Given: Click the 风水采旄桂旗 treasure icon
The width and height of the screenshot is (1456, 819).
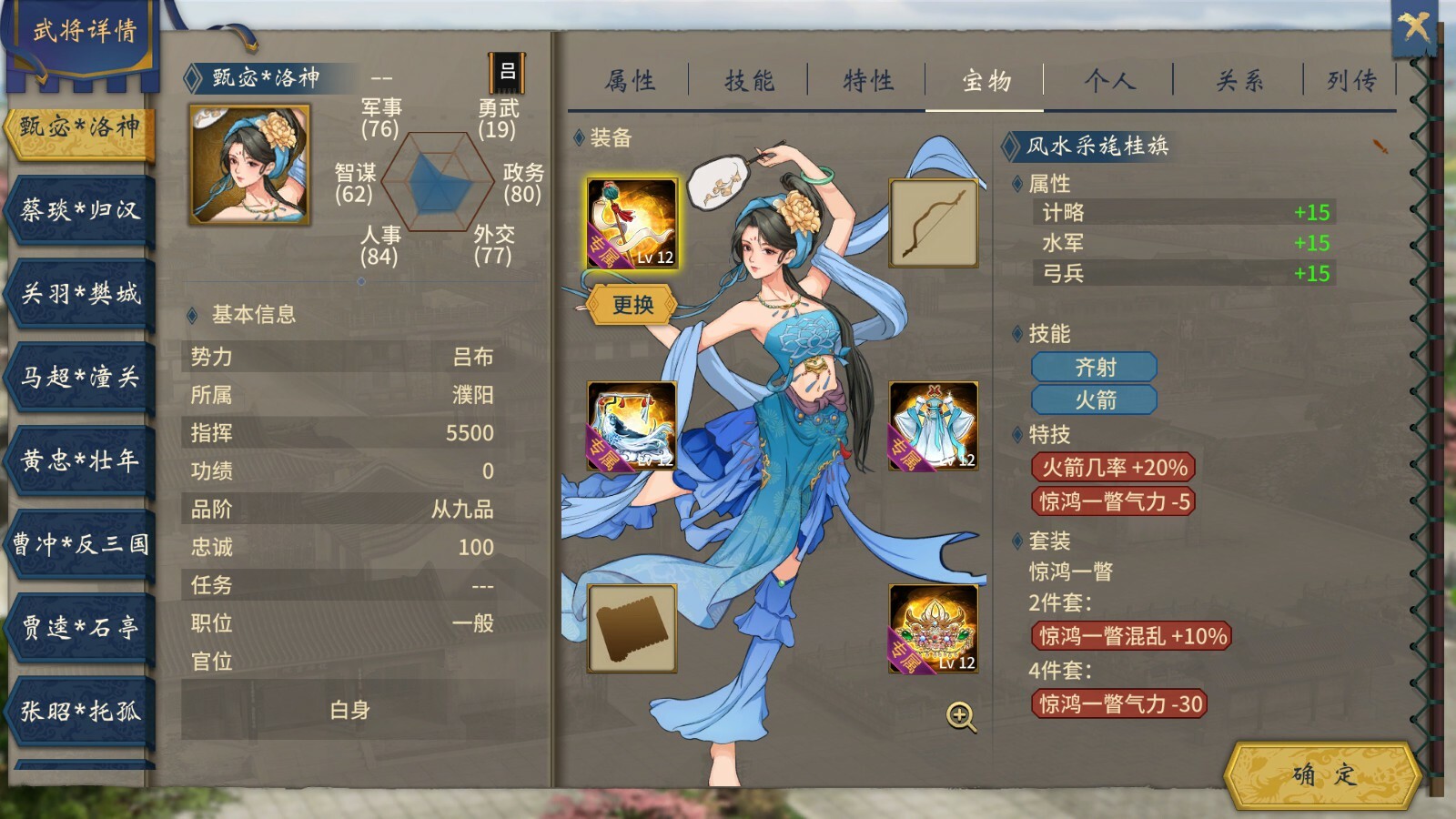Looking at the screenshot, I should pyautogui.click(x=631, y=223).
